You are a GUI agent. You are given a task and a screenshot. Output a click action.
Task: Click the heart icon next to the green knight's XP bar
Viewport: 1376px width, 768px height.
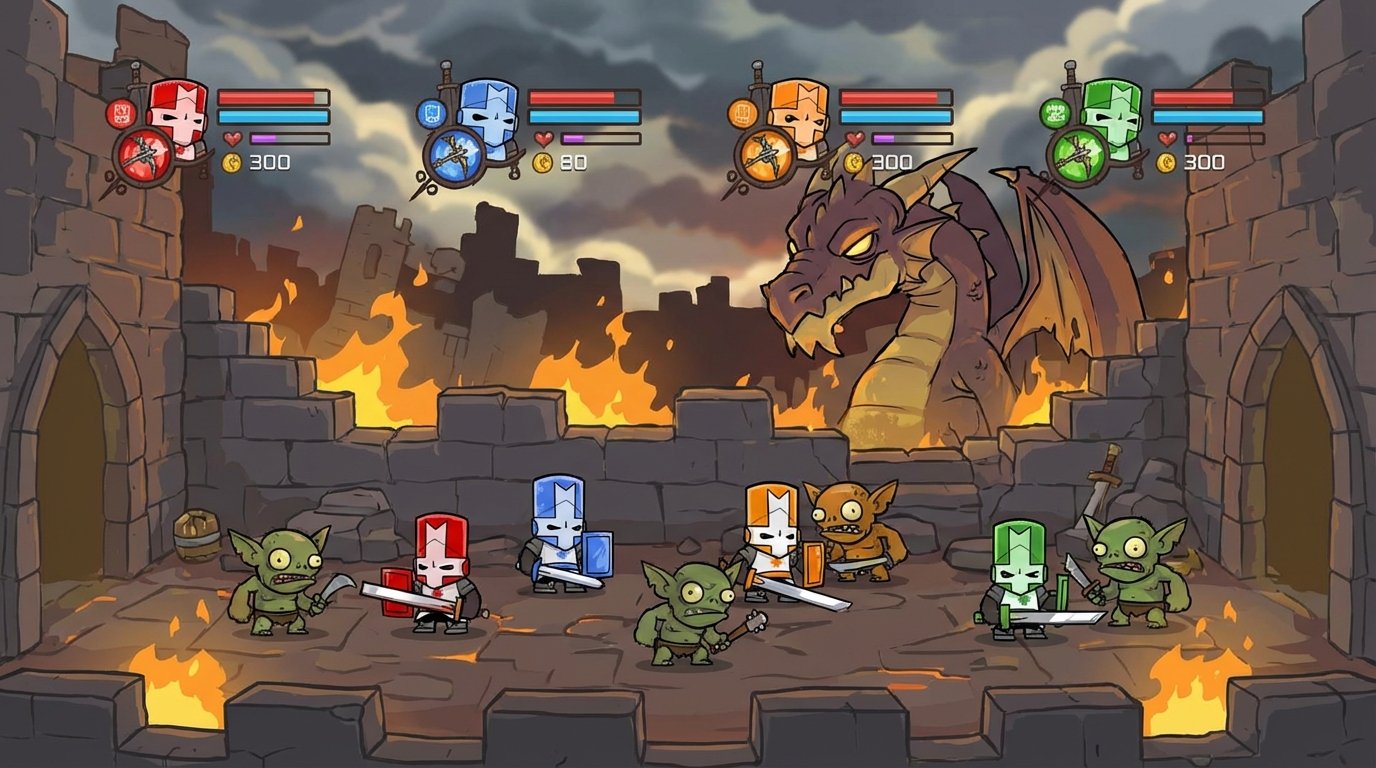[1166, 137]
